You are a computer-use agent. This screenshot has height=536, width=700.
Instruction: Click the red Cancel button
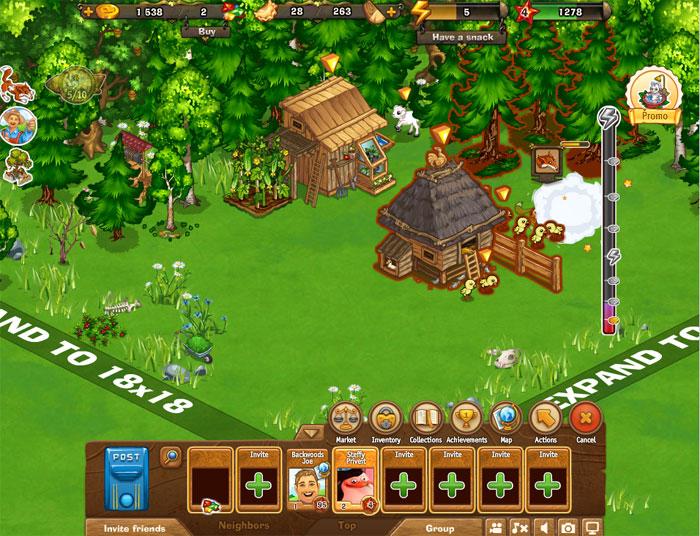tap(586, 417)
